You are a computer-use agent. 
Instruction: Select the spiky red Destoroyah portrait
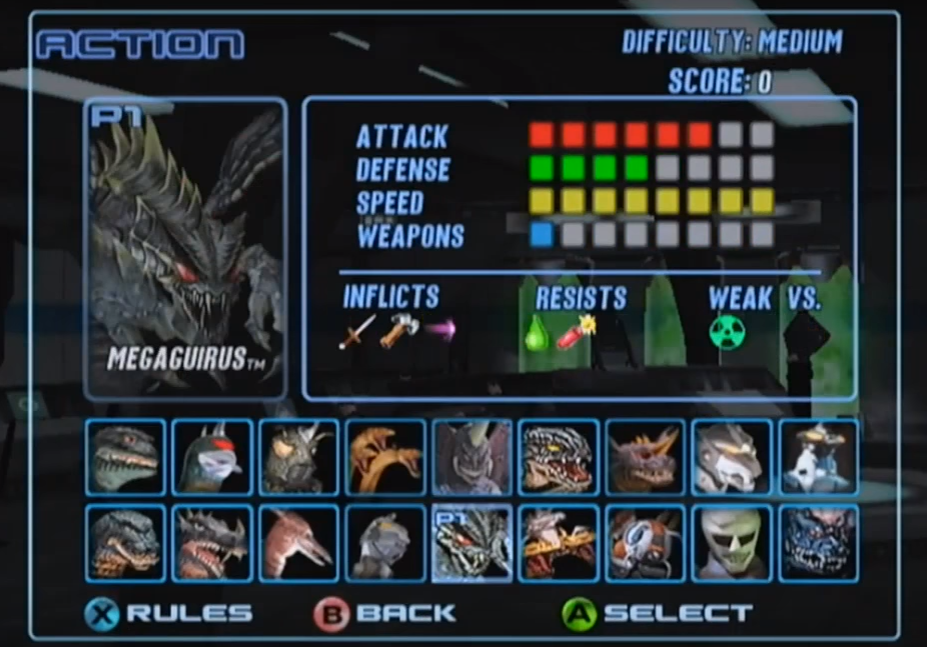(x=212, y=543)
